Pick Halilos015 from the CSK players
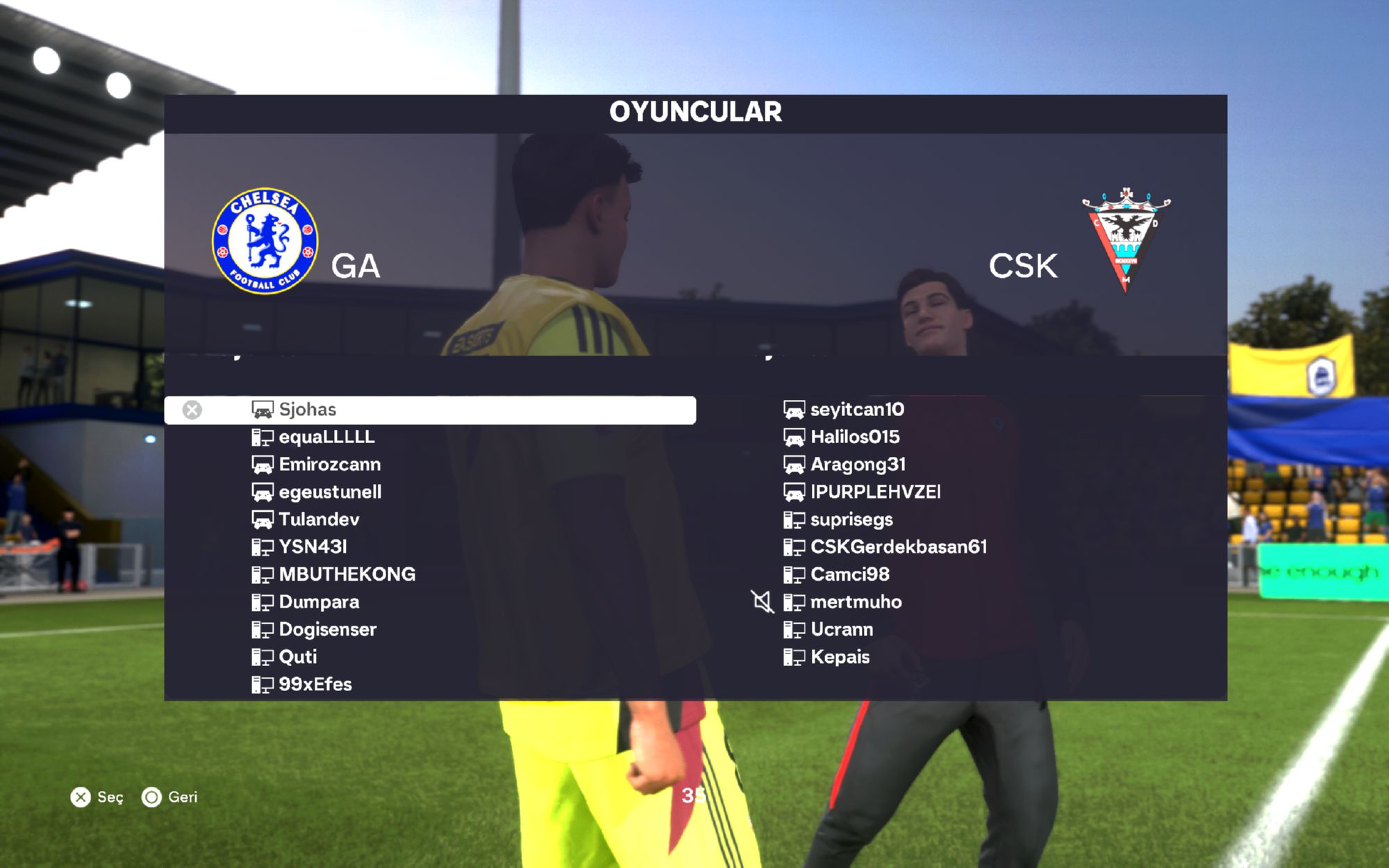1389x868 pixels. point(855,437)
